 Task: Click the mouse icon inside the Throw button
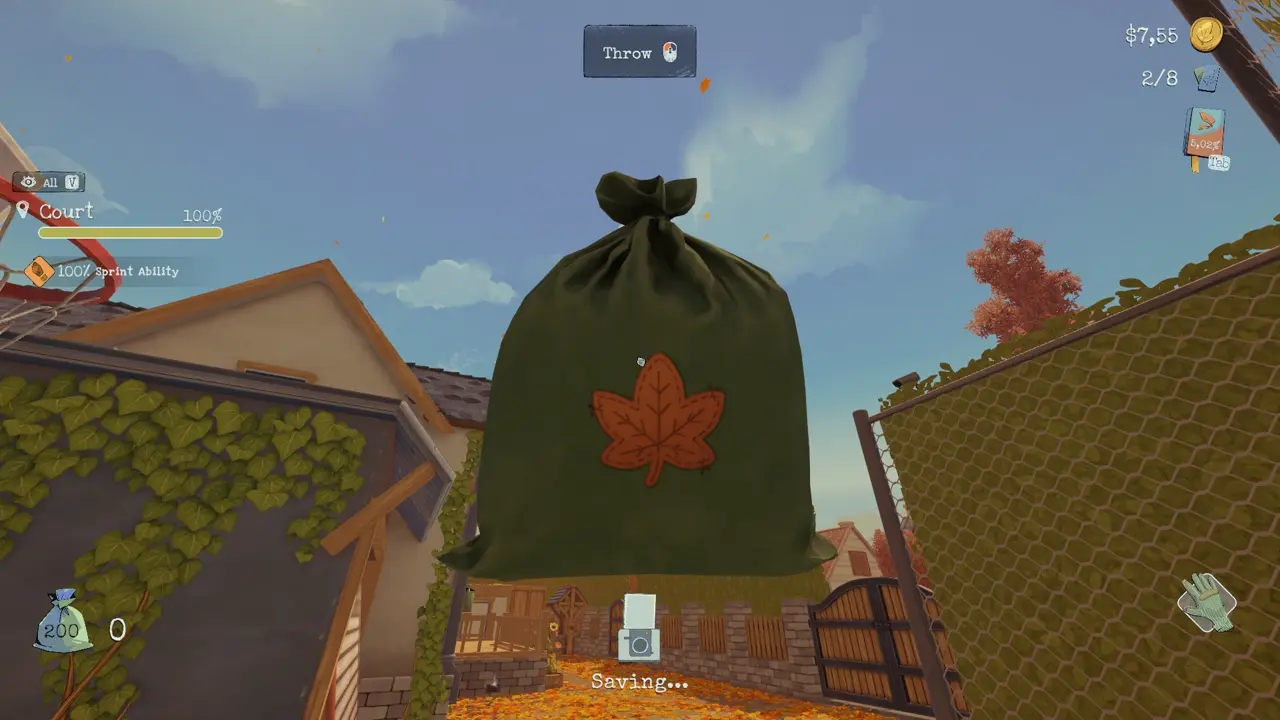pyautogui.click(x=670, y=51)
